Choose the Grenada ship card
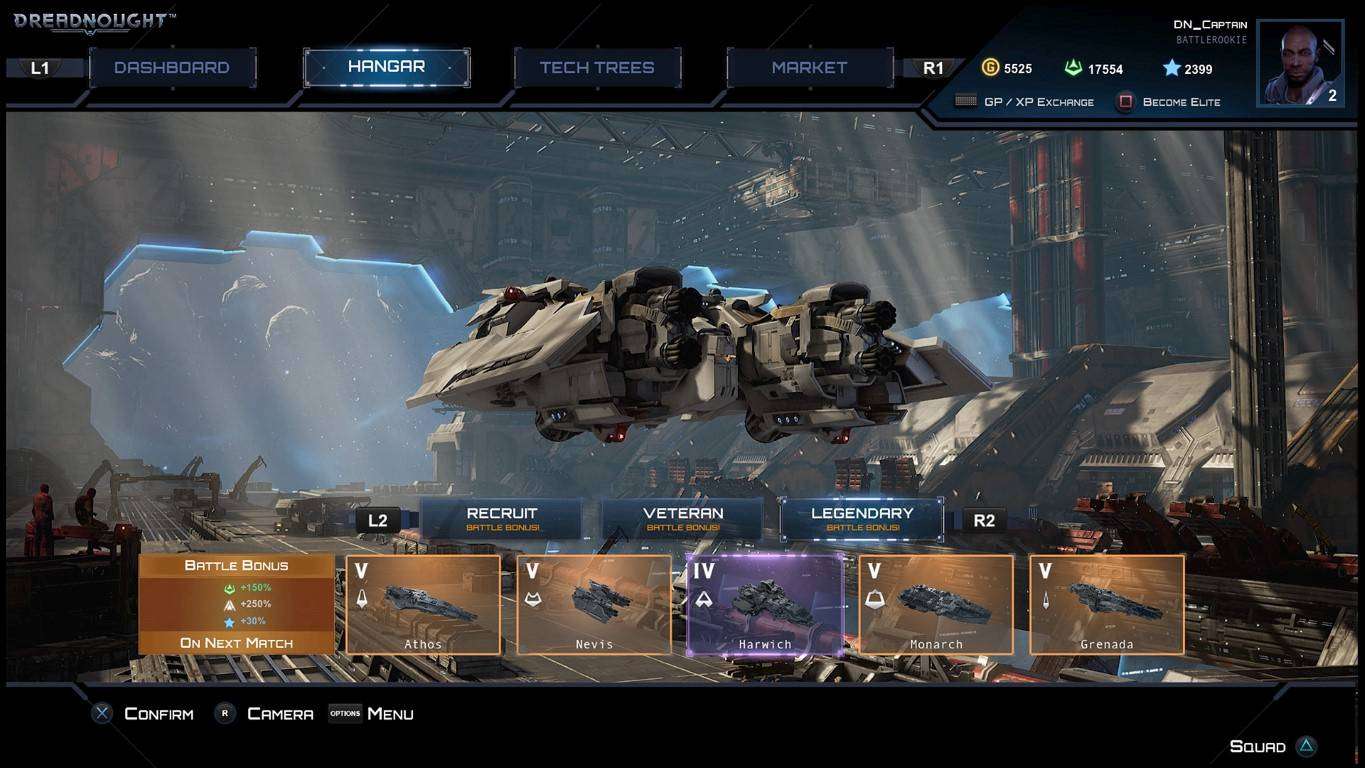The image size is (1365, 768). pos(1107,604)
